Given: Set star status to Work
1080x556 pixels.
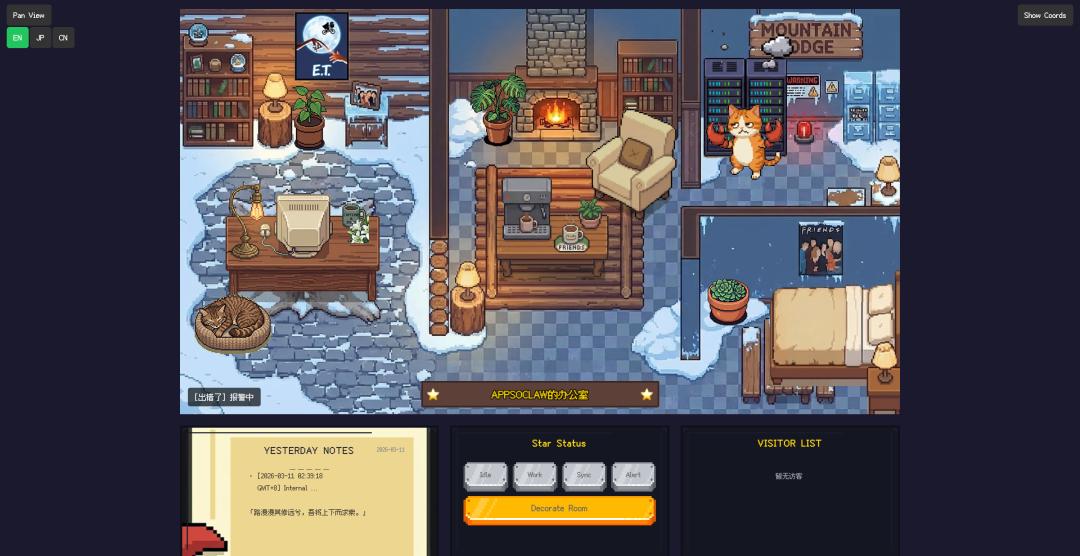Looking at the screenshot, I should click(x=535, y=475).
